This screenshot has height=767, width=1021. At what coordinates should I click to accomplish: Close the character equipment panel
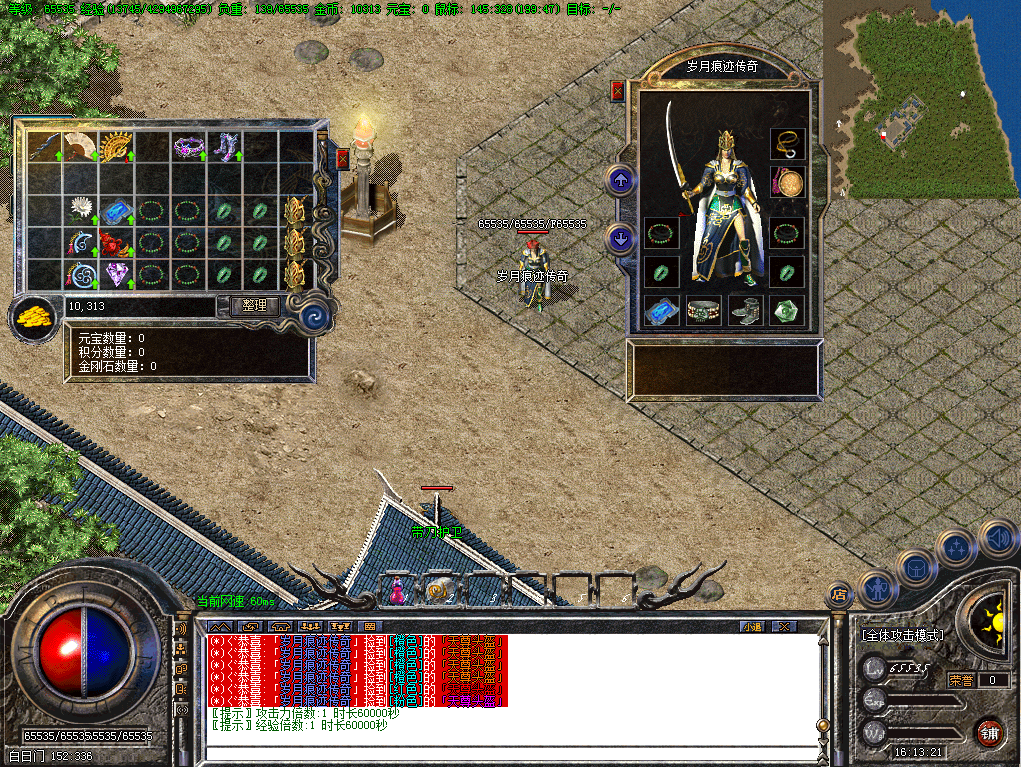617,90
